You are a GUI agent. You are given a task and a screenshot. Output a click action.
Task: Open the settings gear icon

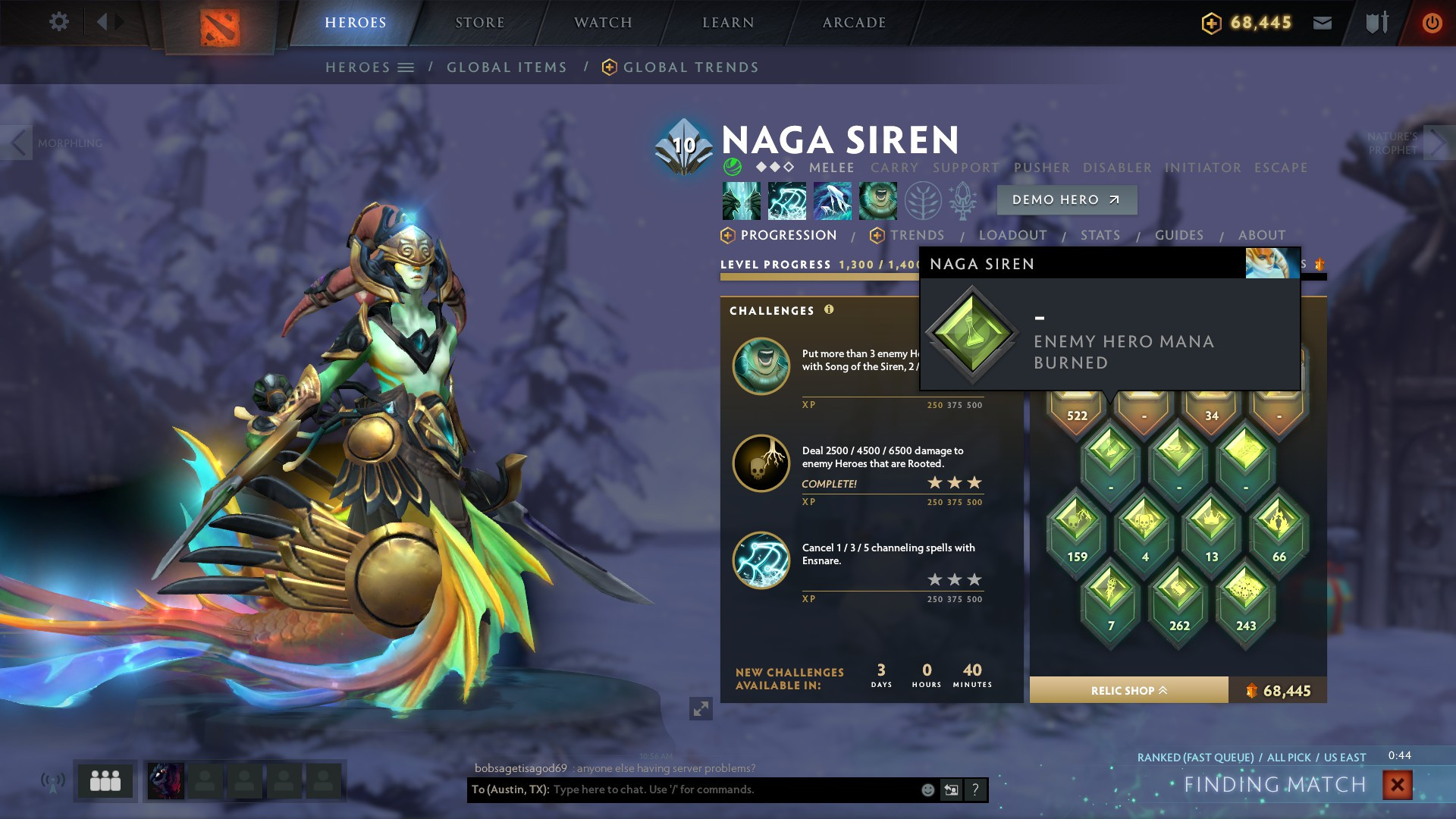58,21
